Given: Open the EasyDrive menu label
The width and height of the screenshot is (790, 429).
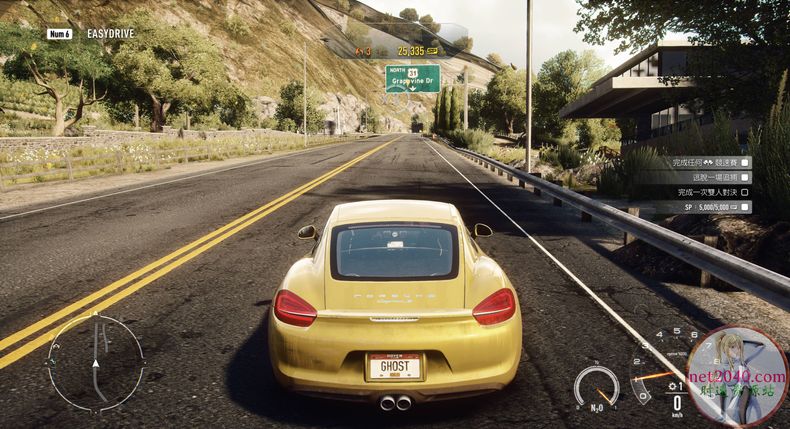Looking at the screenshot, I should 110,34.
